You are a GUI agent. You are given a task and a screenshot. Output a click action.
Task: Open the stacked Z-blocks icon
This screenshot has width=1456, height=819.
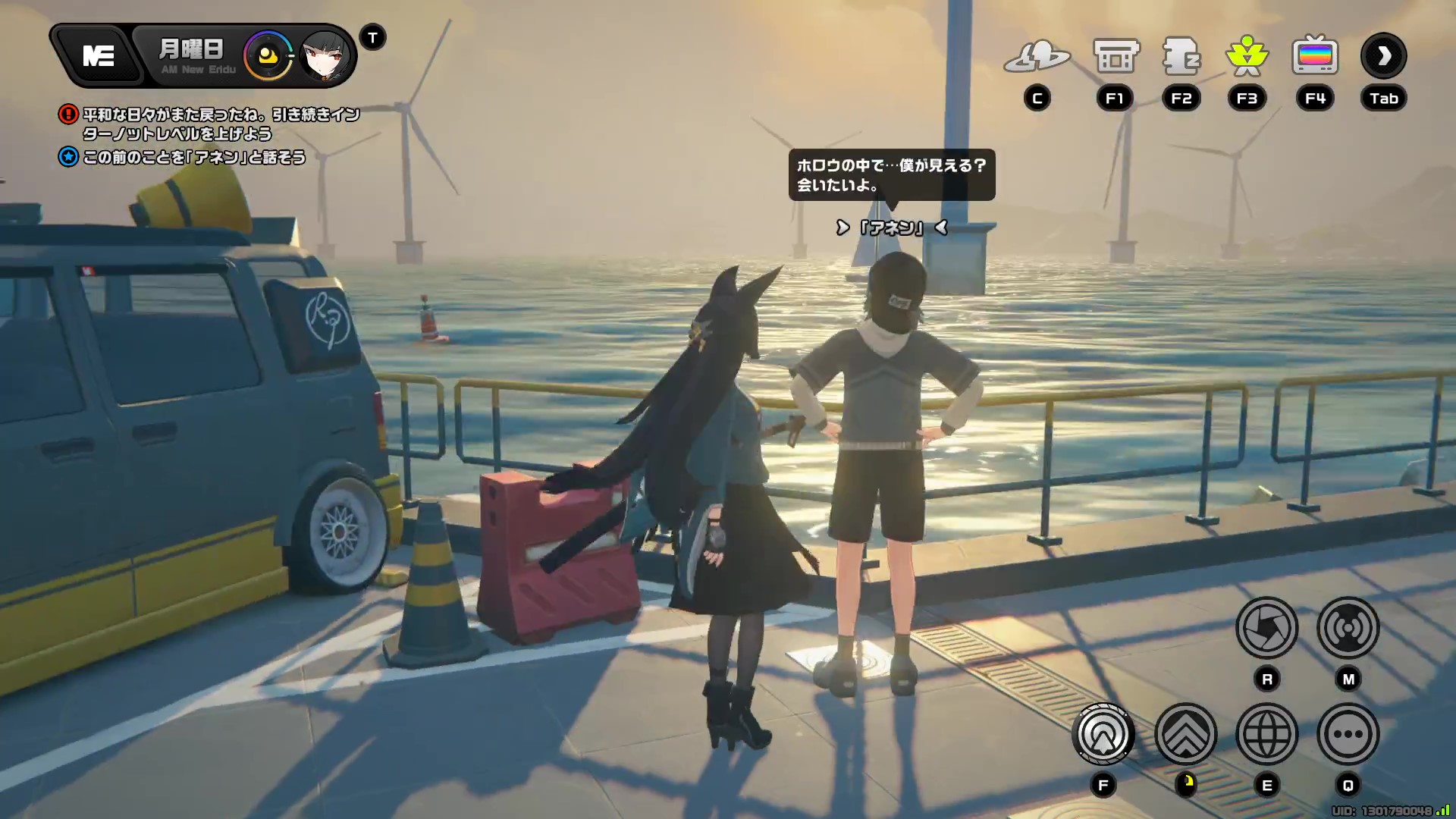tap(1181, 57)
